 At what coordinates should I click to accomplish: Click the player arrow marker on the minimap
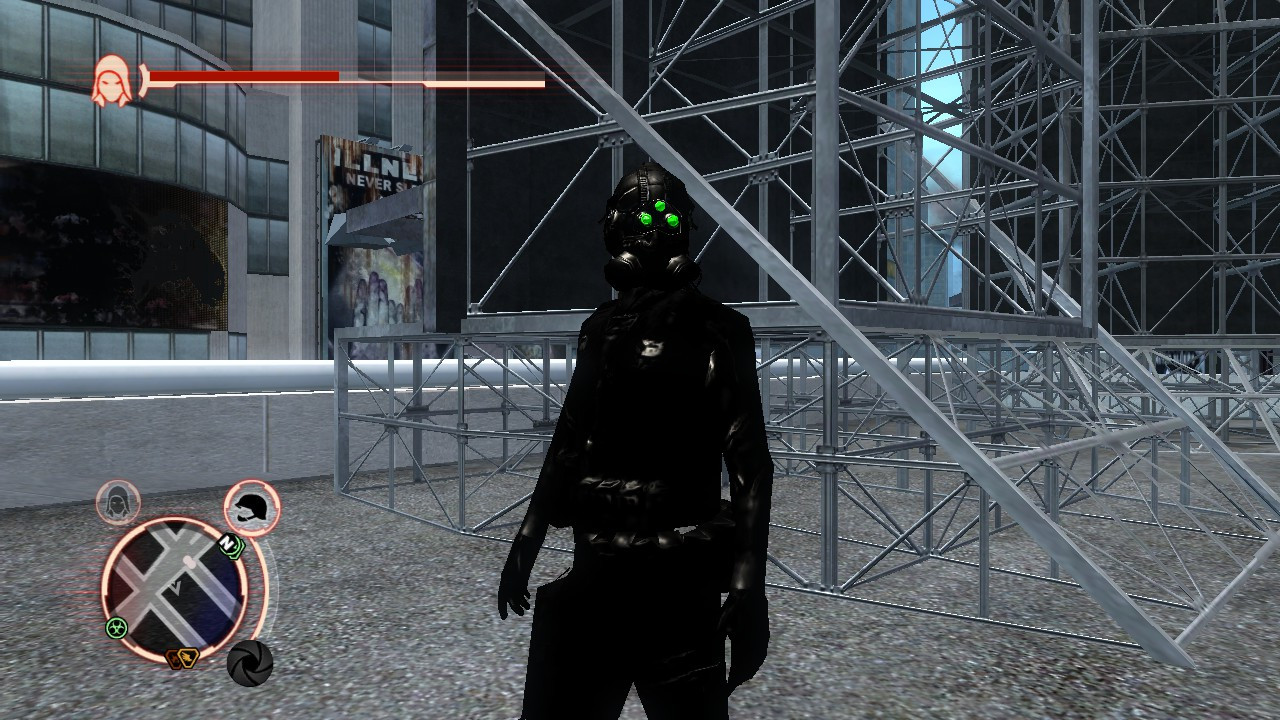(175, 588)
